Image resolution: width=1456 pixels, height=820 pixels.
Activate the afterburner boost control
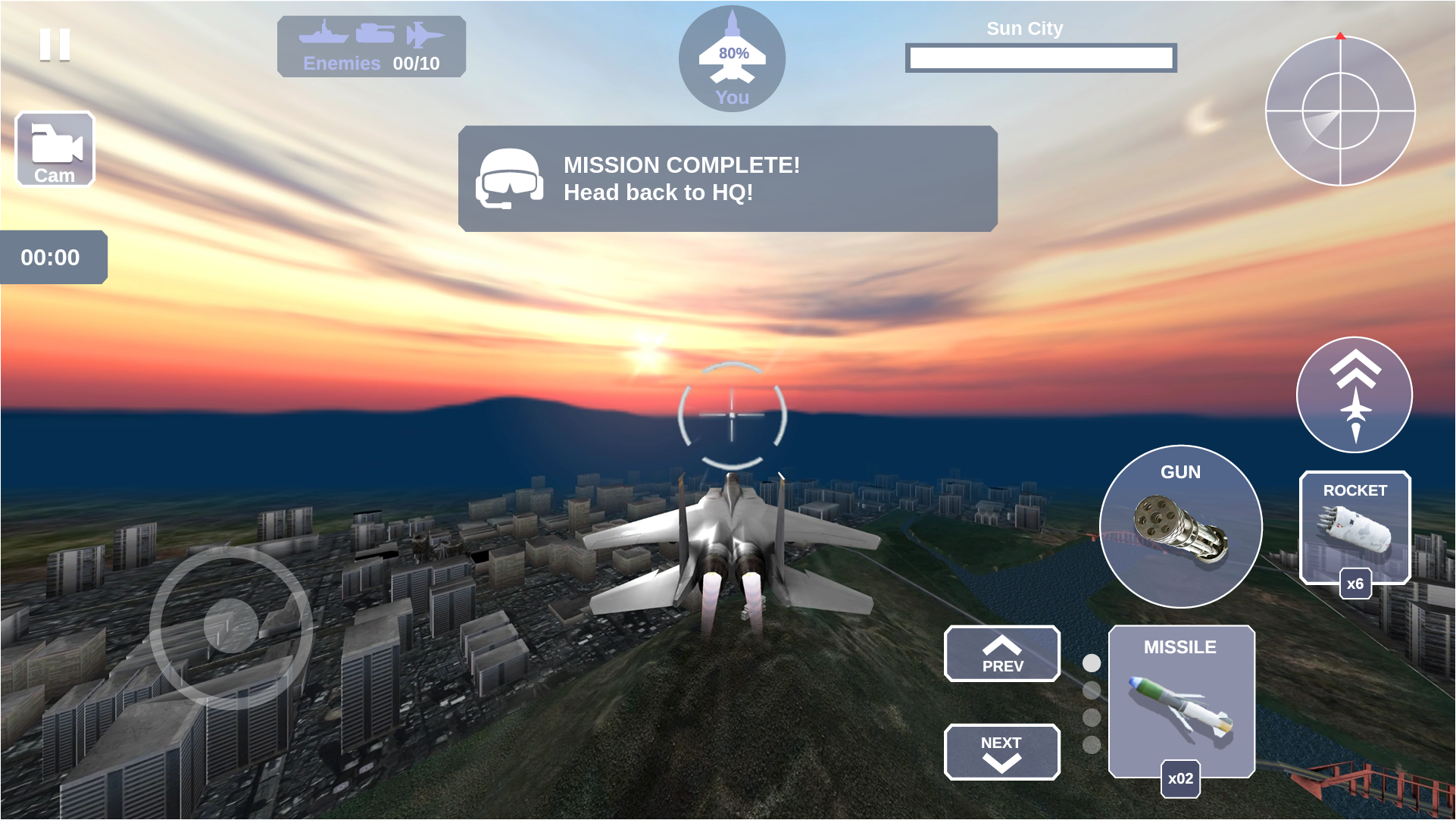tap(1354, 394)
